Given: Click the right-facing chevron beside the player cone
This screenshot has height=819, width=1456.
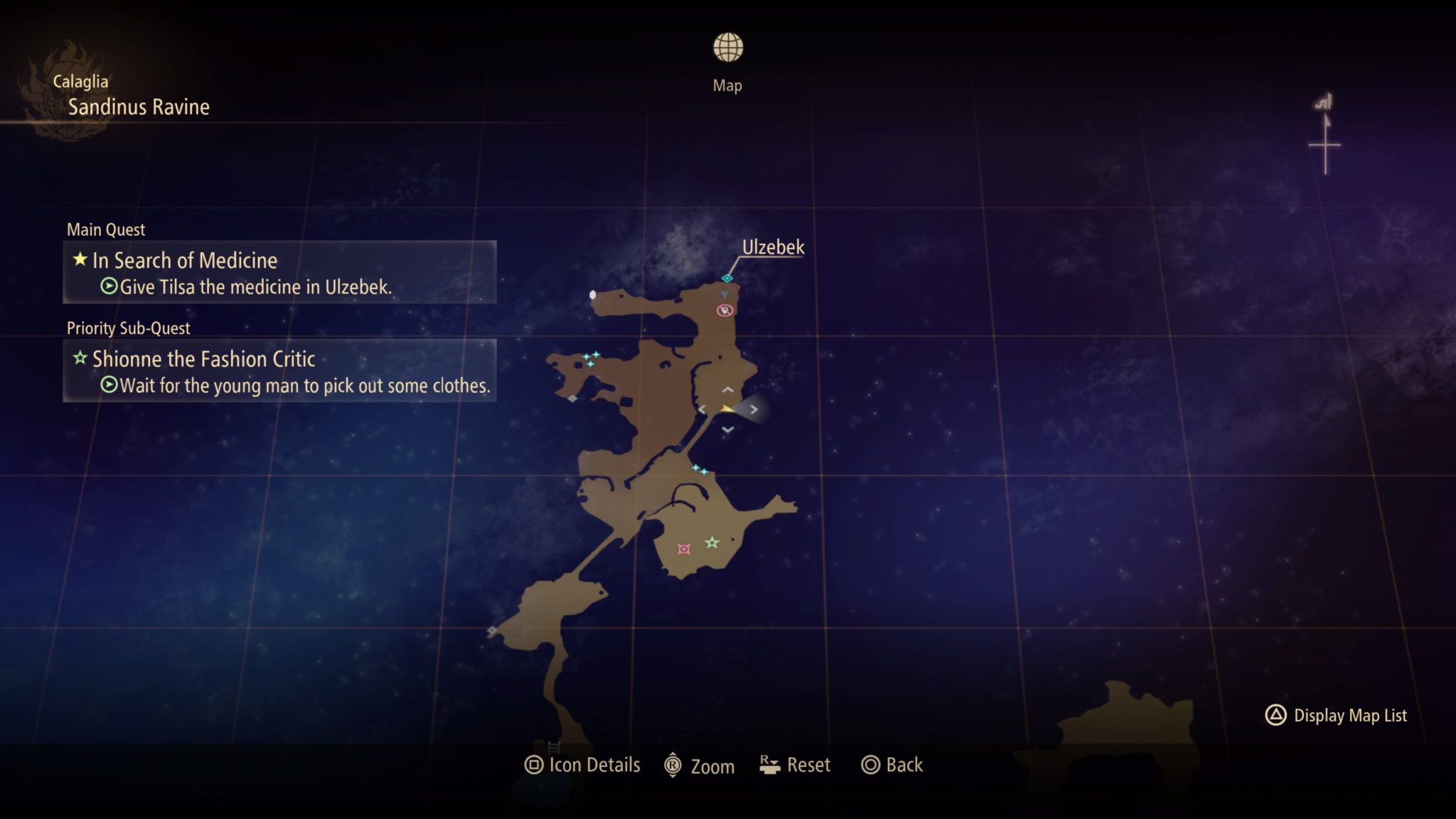Looking at the screenshot, I should 753,408.
